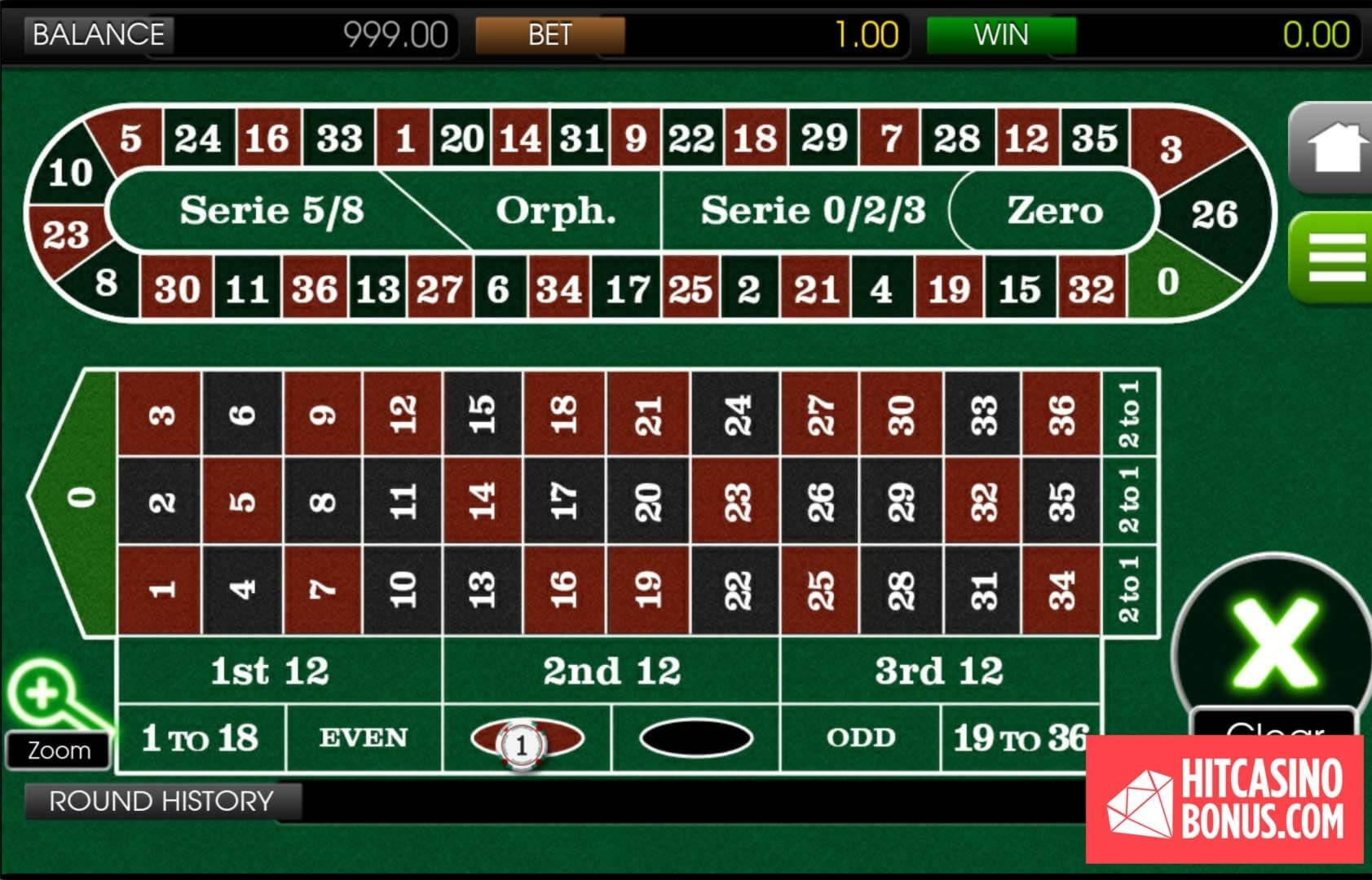Bet on 19 to 36
This screenshot has height=880, width=1372.
coord(1020,738)
